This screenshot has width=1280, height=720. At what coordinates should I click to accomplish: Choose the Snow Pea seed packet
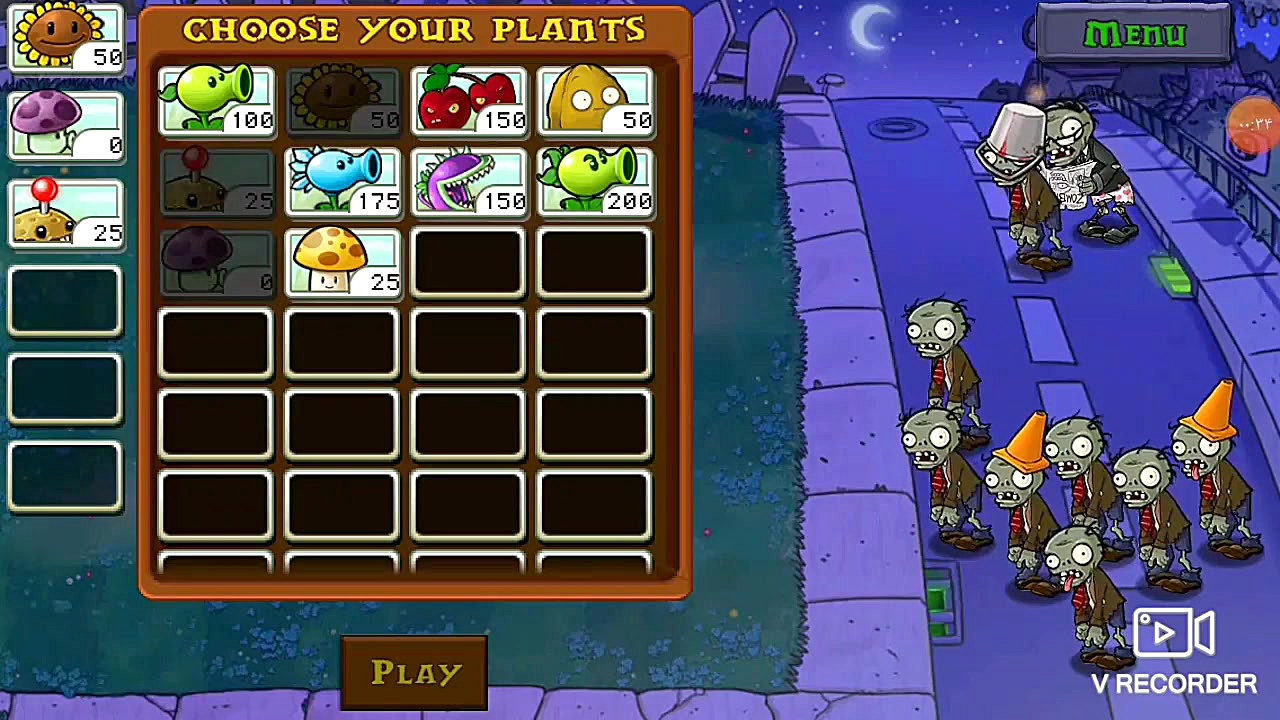click(x=342, y=182)
